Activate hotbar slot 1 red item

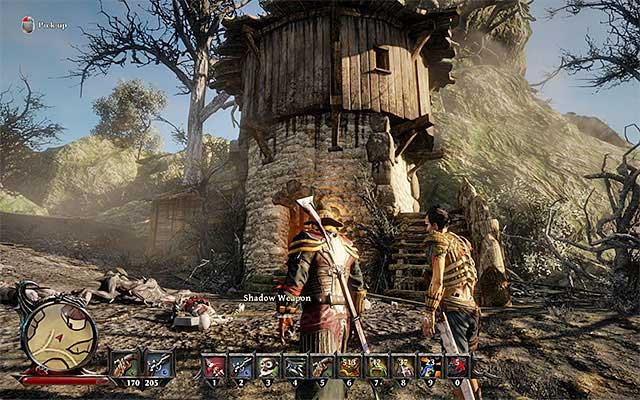coord(214,366)
